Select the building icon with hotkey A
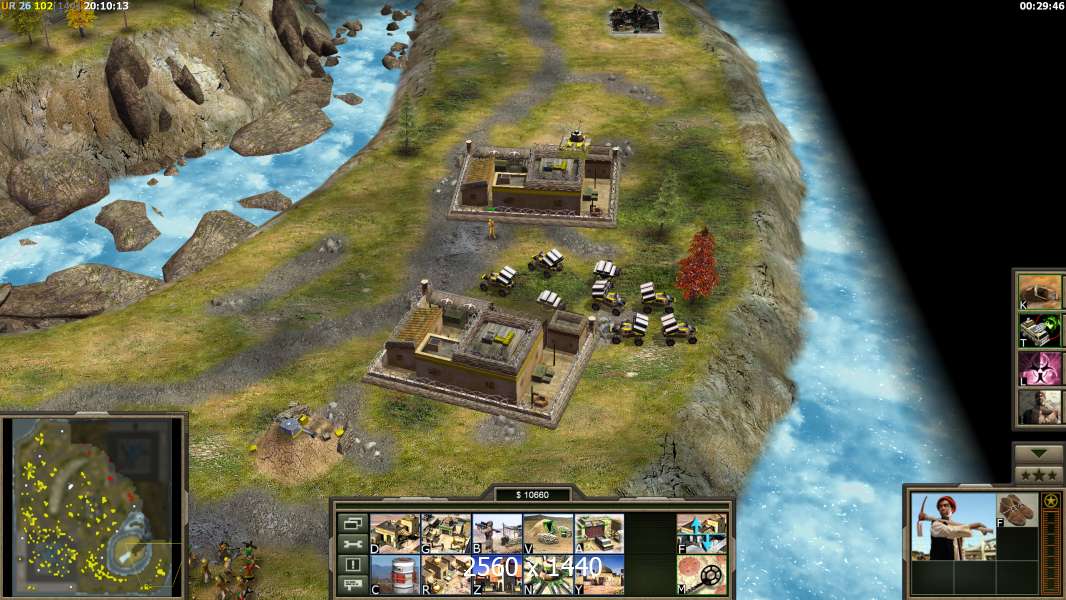Image resolution: width=1066 pixels, height=600 pixels. click(x=599, y=533)
